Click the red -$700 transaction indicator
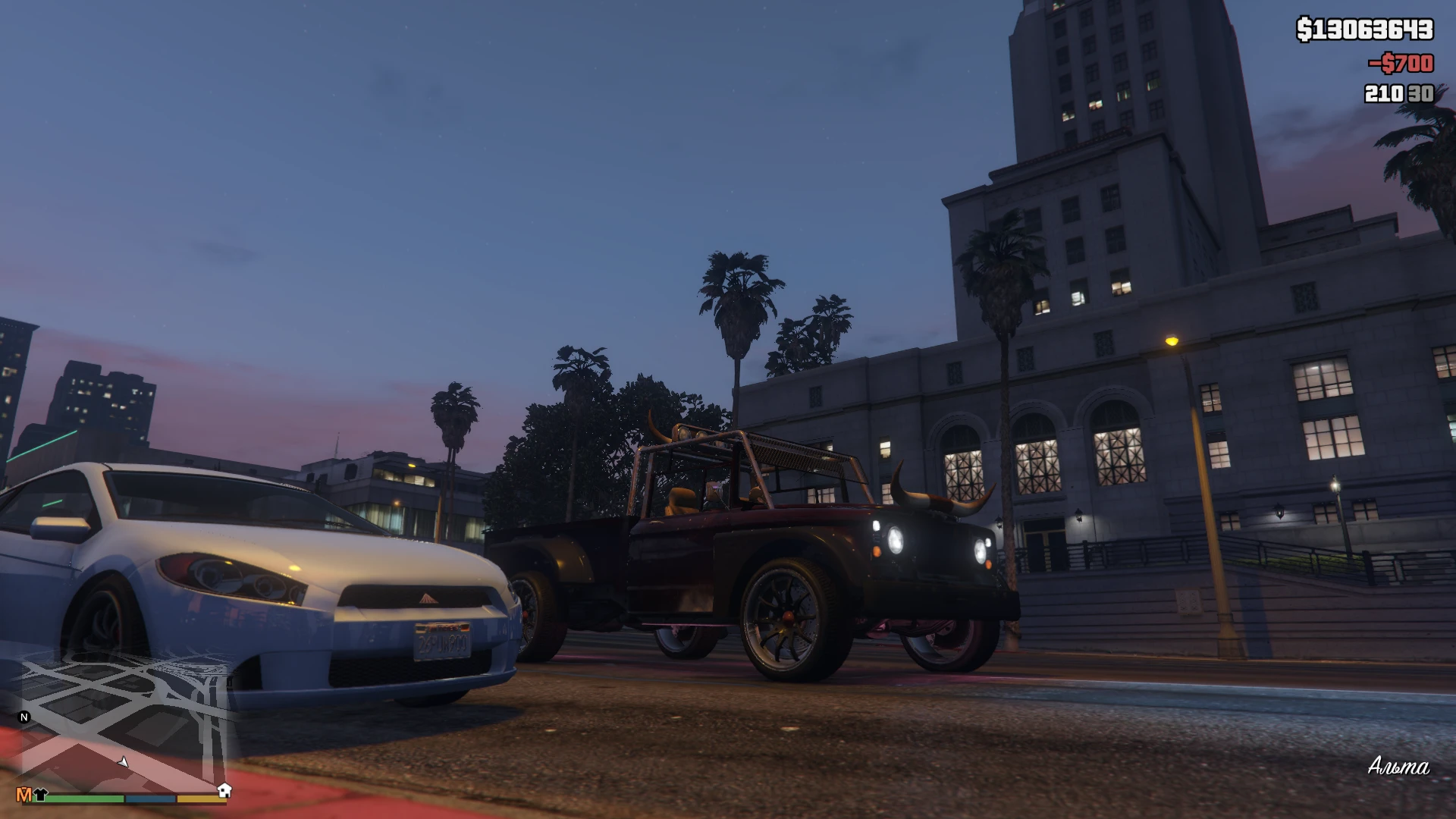 tap(1401, 63)
